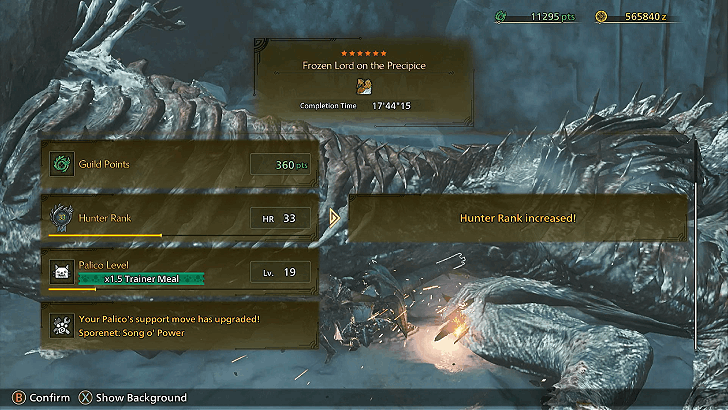728x410 pixels.
Task: Select the Hunter Rank row
Action: pos(180,217)
